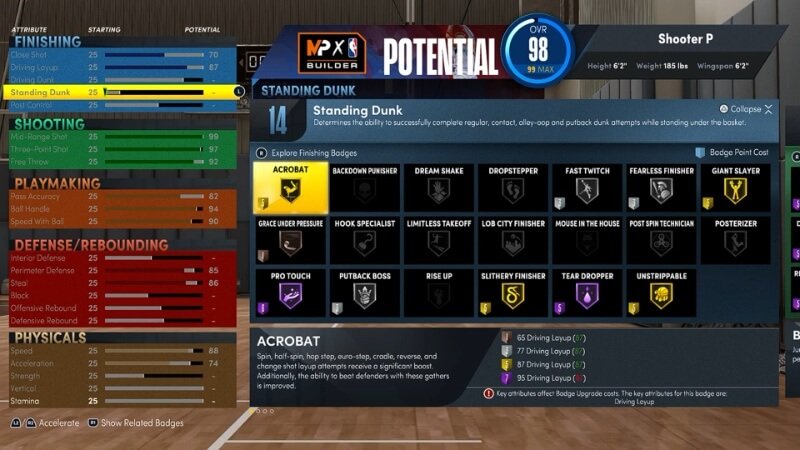Pick the Posterizer badge tile
The height and width of the screenshot is (450, 800).
tap(735, 240)
